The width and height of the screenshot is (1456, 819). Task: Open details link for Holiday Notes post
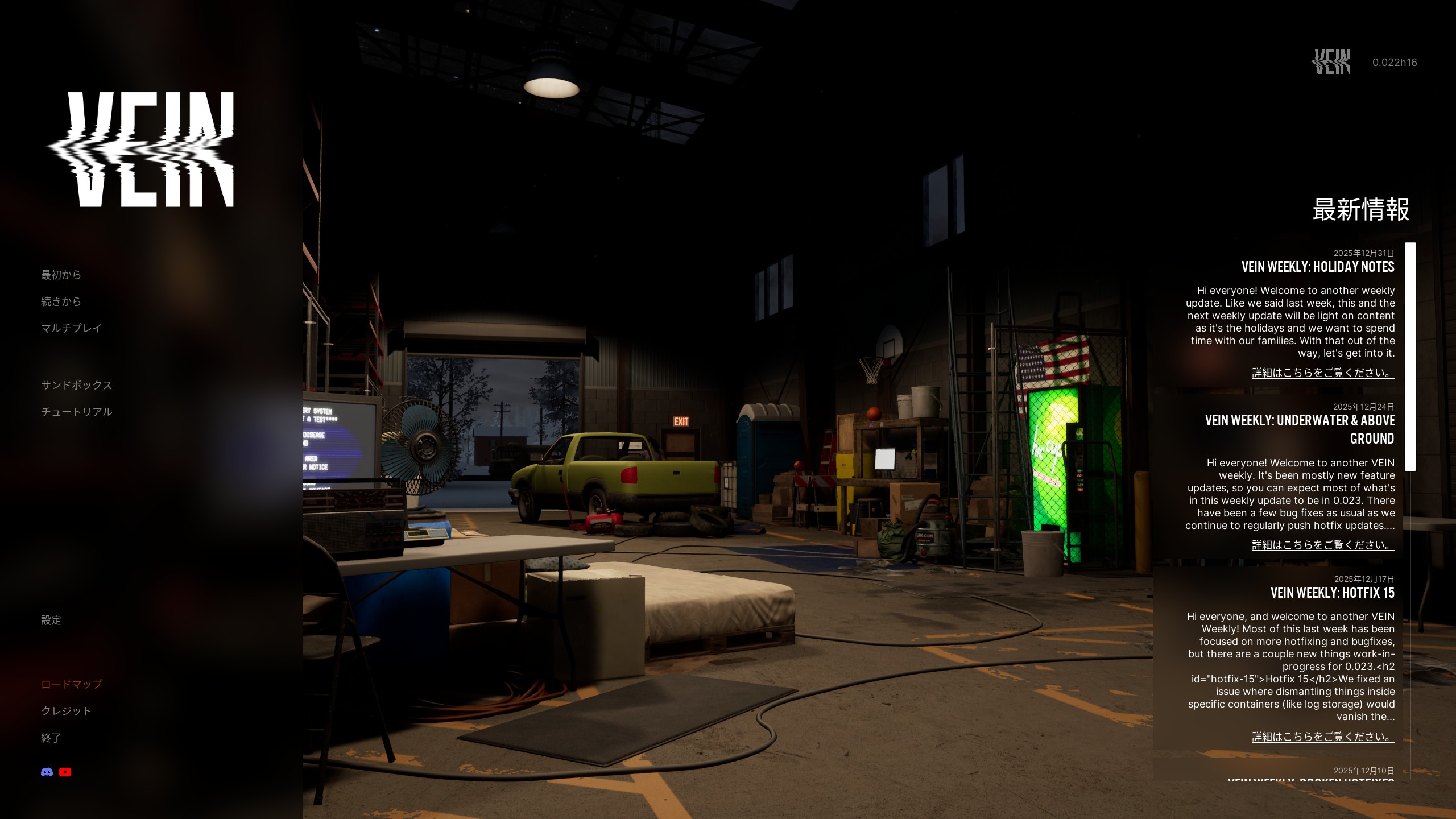(1323, 373)
